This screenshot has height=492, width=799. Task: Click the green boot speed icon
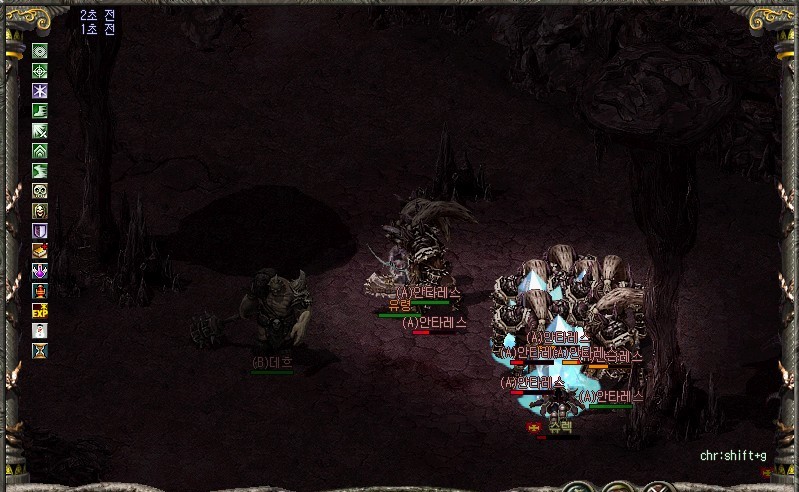tap(40, 111)
